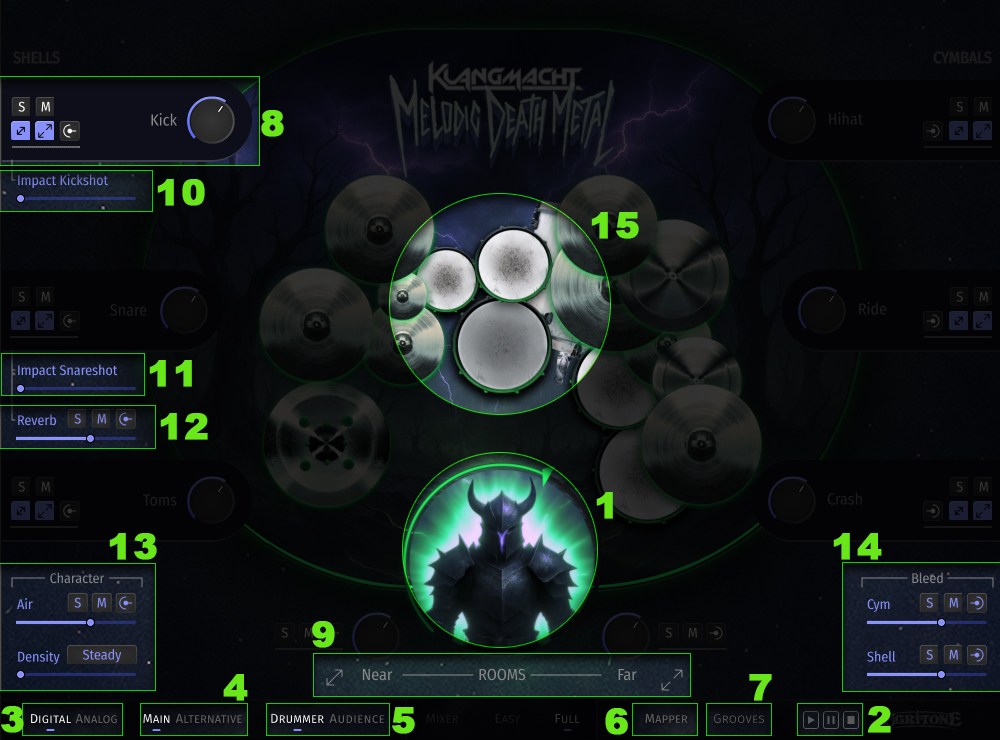Open the Grooves browser
This screenshot has height=740, width=1000.
[x=739, y=719]
